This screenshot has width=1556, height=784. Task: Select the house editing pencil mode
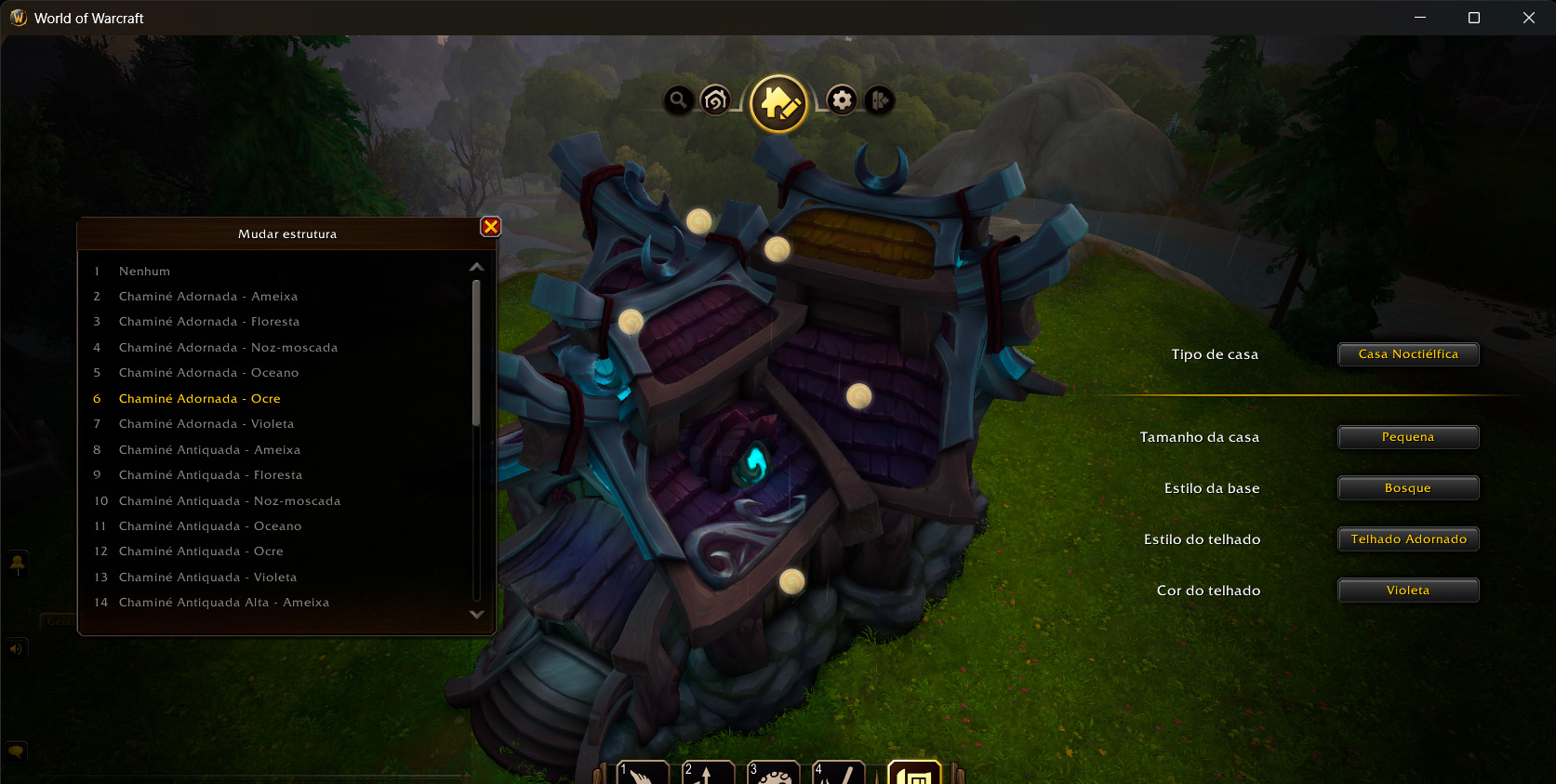click(x=778, y=103)
